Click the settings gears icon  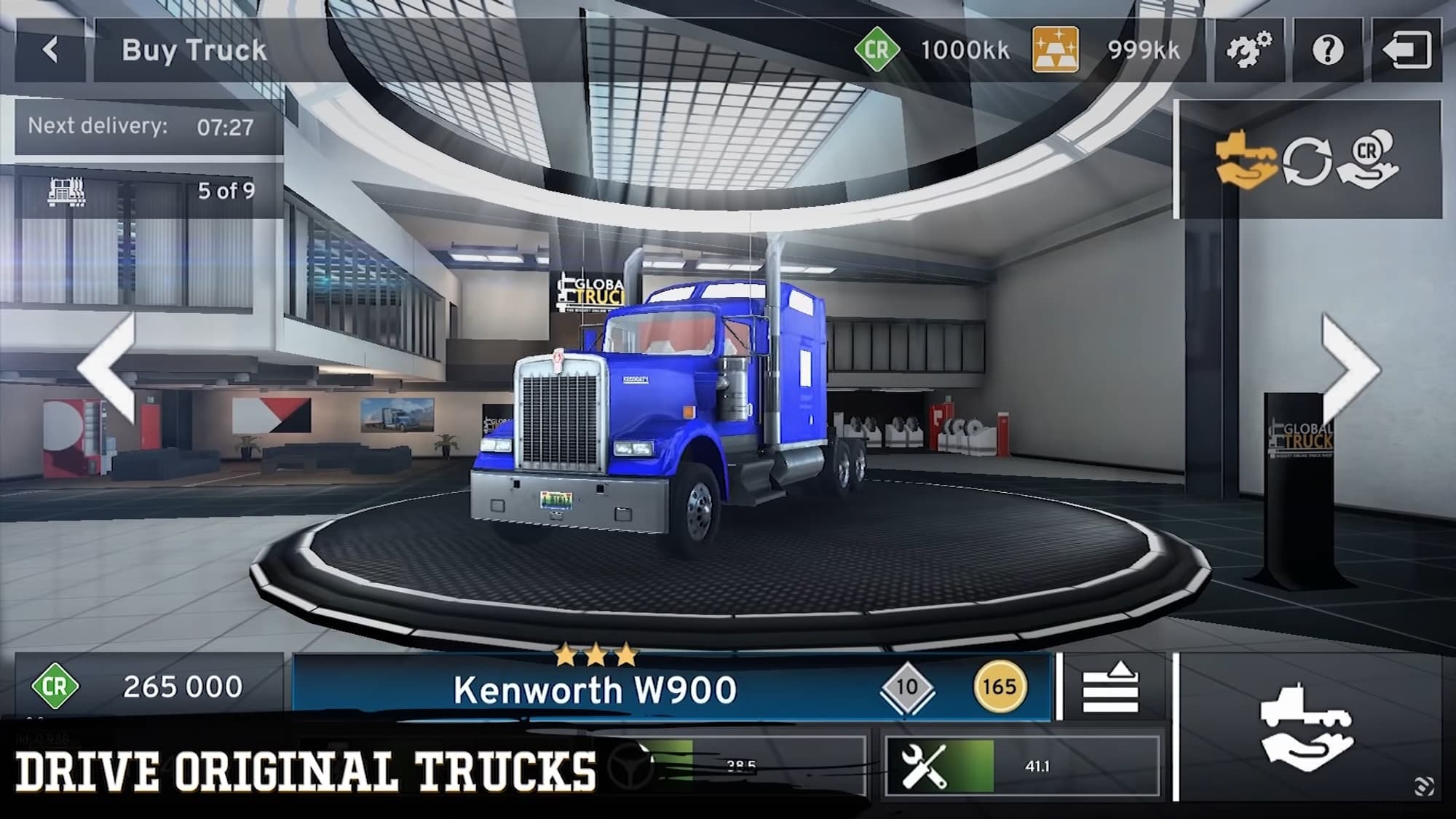[1249, 50]
